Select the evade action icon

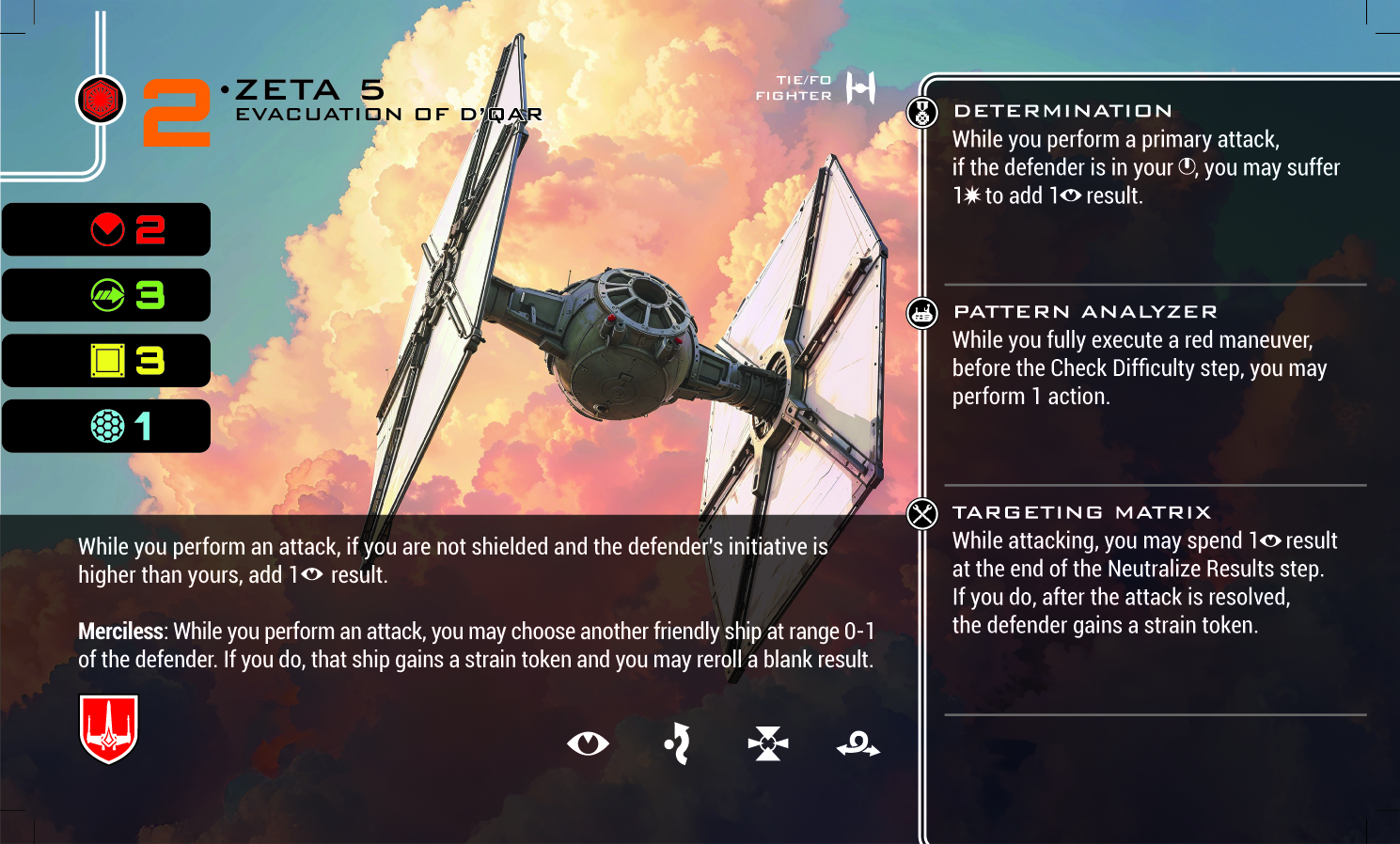tap(677, 744)
